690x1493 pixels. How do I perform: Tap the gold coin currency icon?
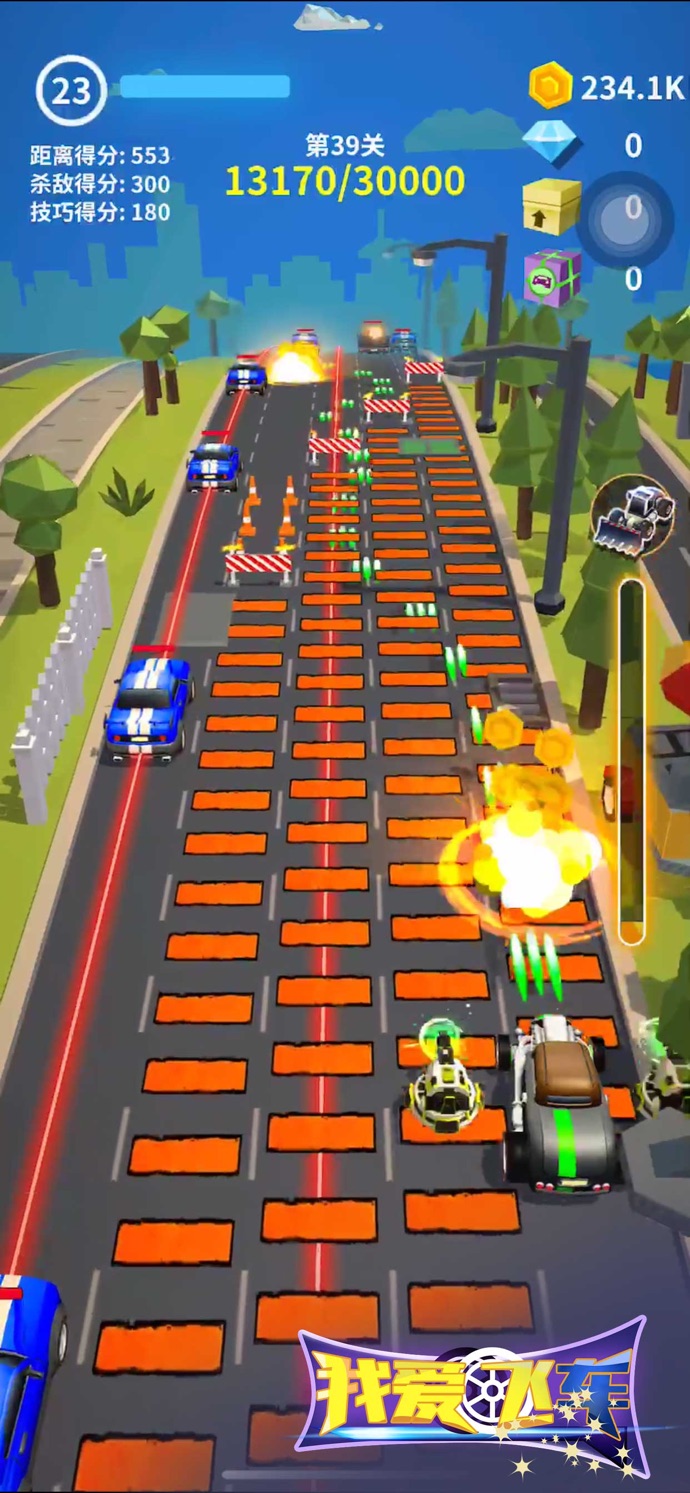point(551,86)
